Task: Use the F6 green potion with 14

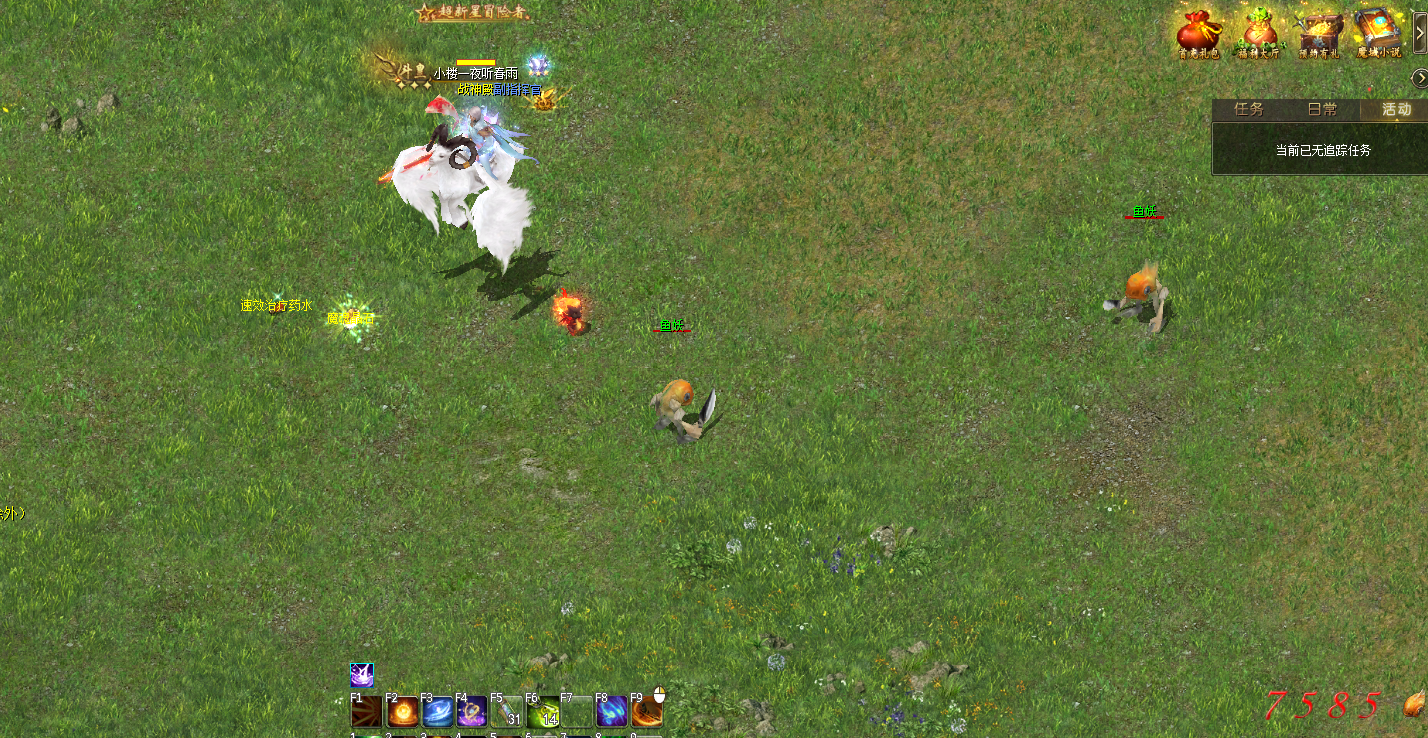Action: coord(542,711)
